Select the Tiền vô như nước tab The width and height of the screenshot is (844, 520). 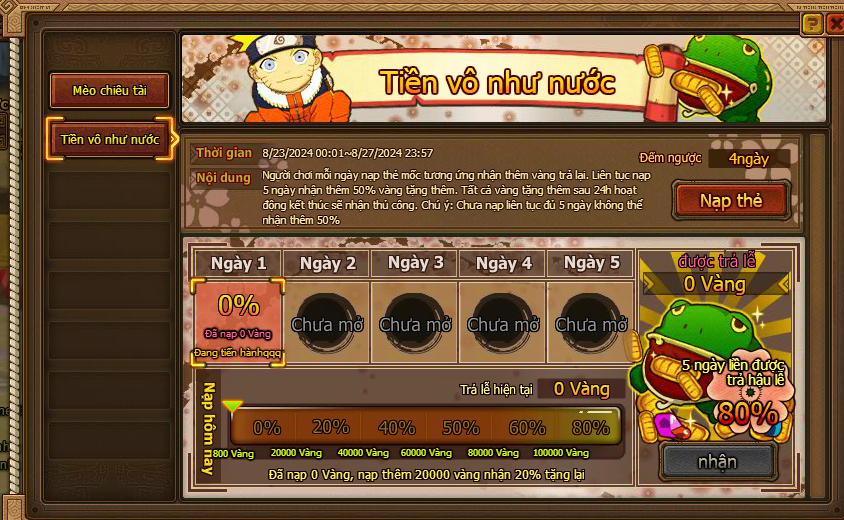pyautogui.click(x=110, y=139)
